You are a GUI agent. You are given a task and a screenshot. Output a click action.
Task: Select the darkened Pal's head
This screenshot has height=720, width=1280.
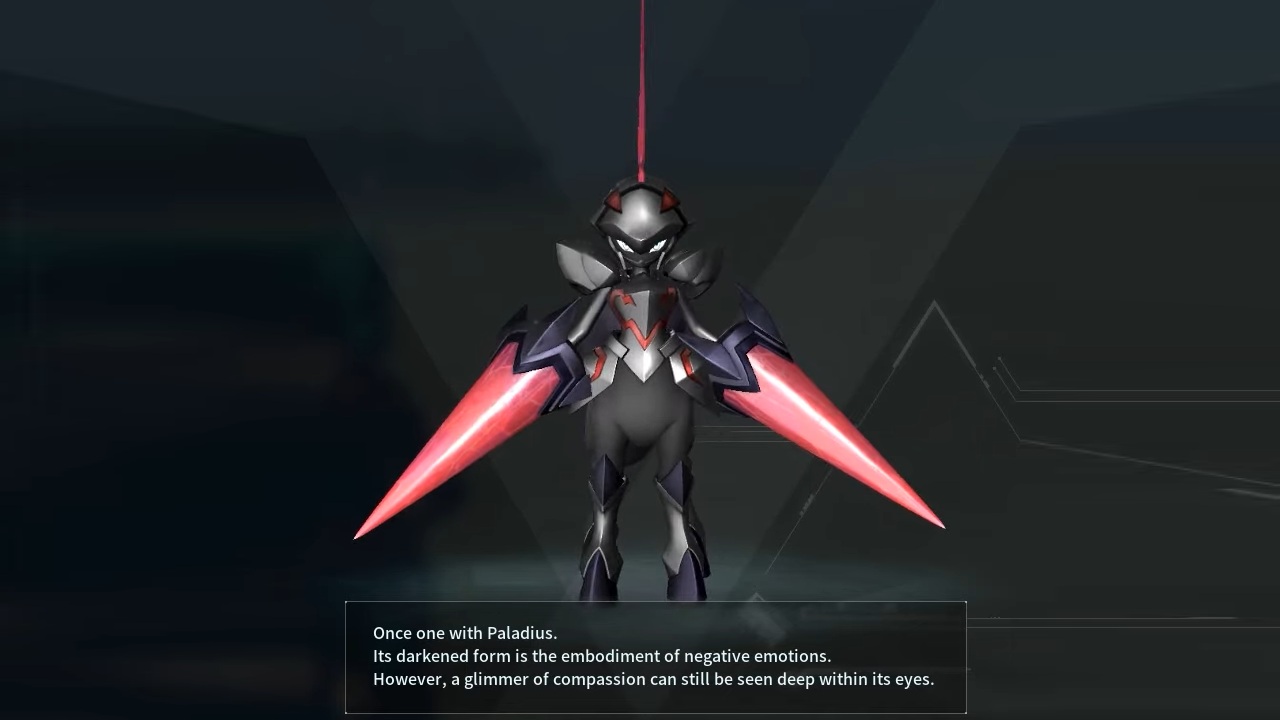pyautogui.click(x=643, y=215)
